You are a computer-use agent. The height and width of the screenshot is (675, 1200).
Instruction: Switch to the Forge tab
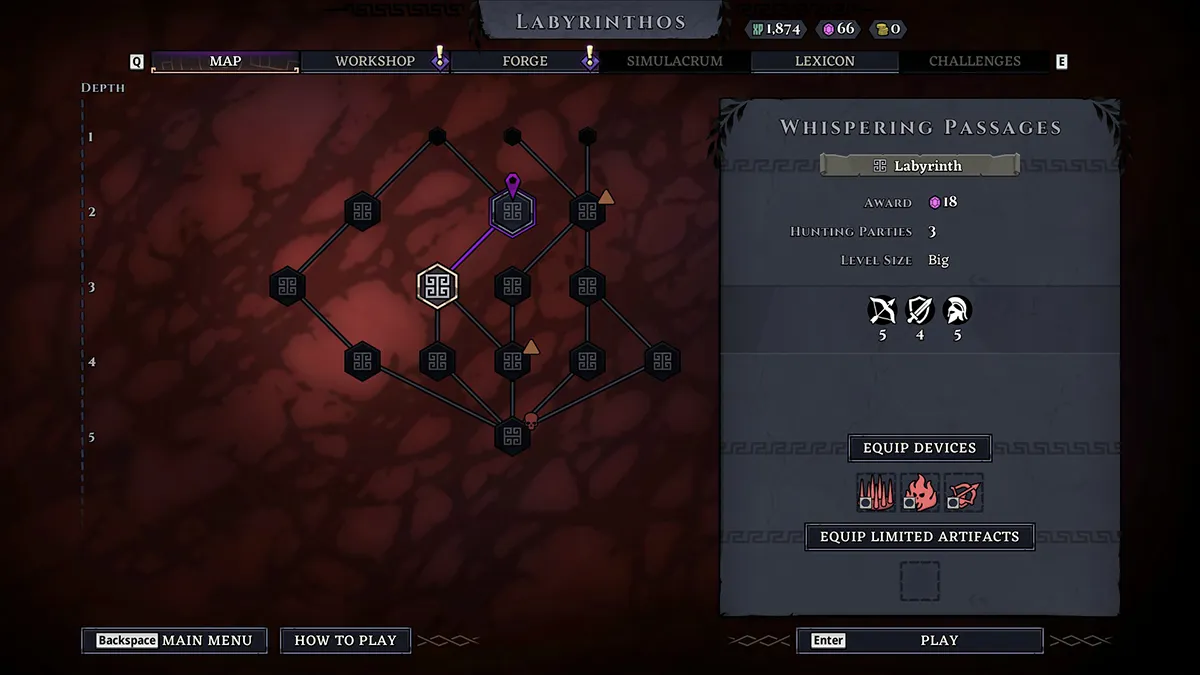click(x=525, y=62)
